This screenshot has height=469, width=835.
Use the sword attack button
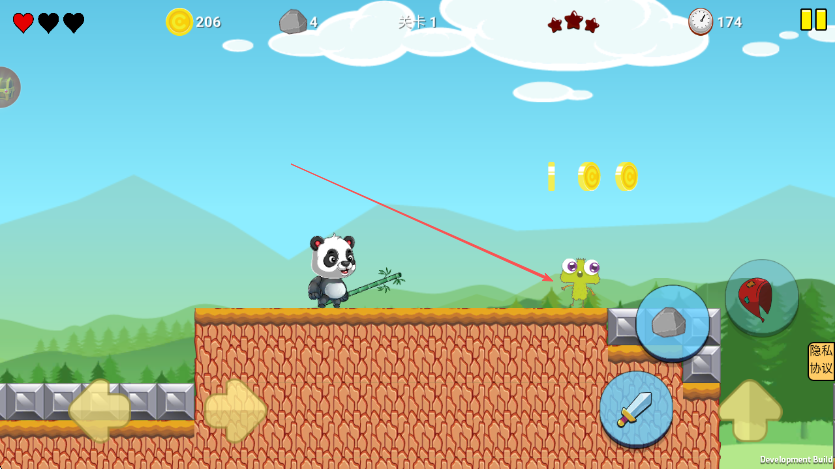click(x=636, y=408)
